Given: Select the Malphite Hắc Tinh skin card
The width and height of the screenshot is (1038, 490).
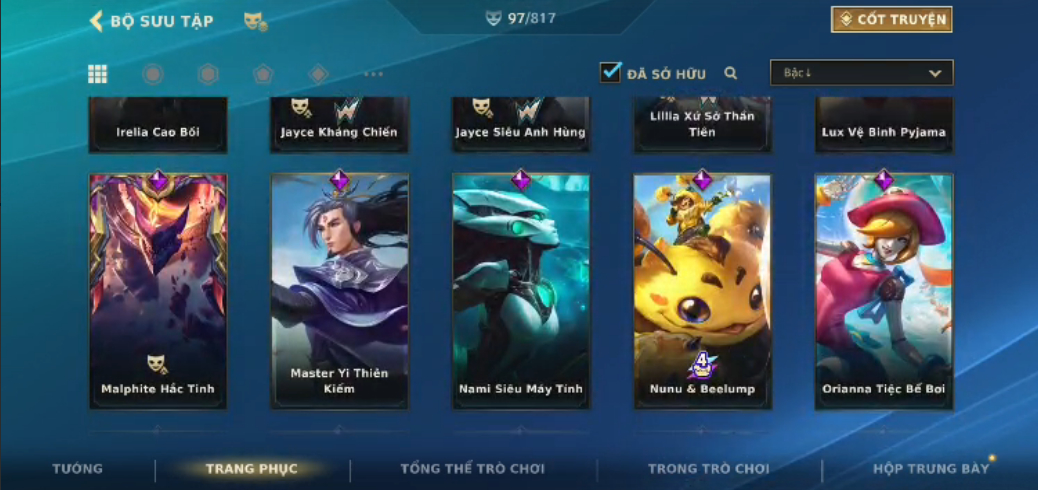Looking at the screenshot, I should (x=158, y=291).
